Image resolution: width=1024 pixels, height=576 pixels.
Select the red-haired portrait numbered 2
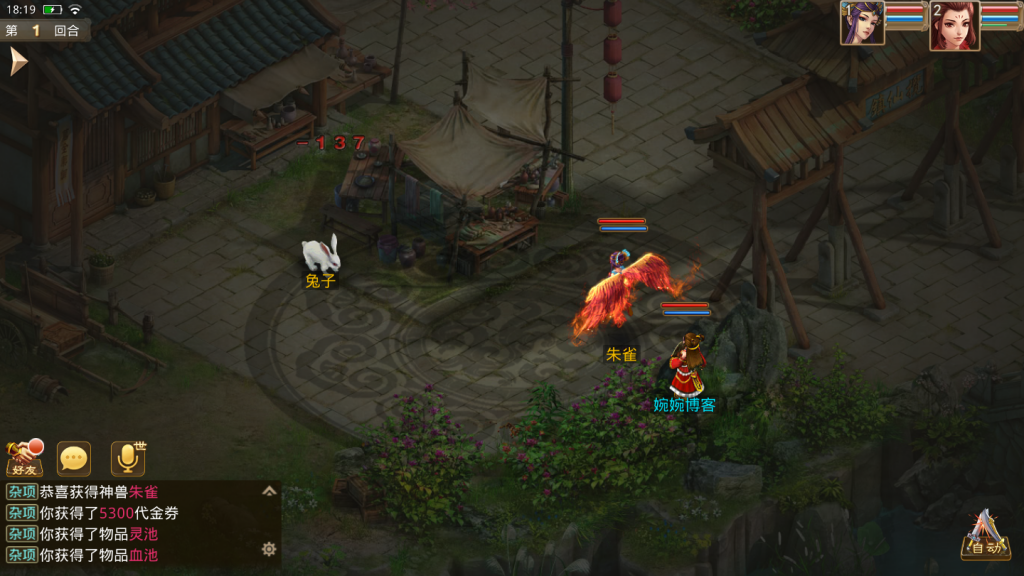point(953,25)
